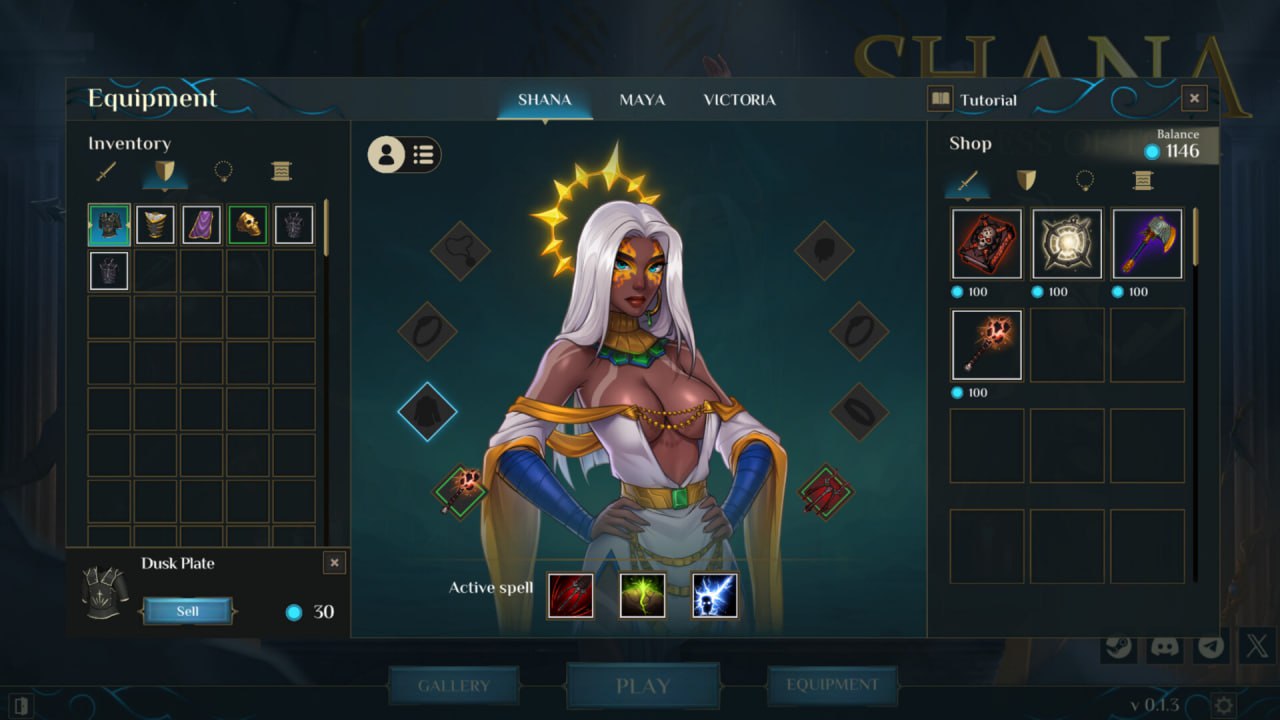Image resolution: width=1280 pixels, height=720 pixels.
Task: Close the Dusk Plate item panel
Action: pyautogui.click(x=334, y=563)
